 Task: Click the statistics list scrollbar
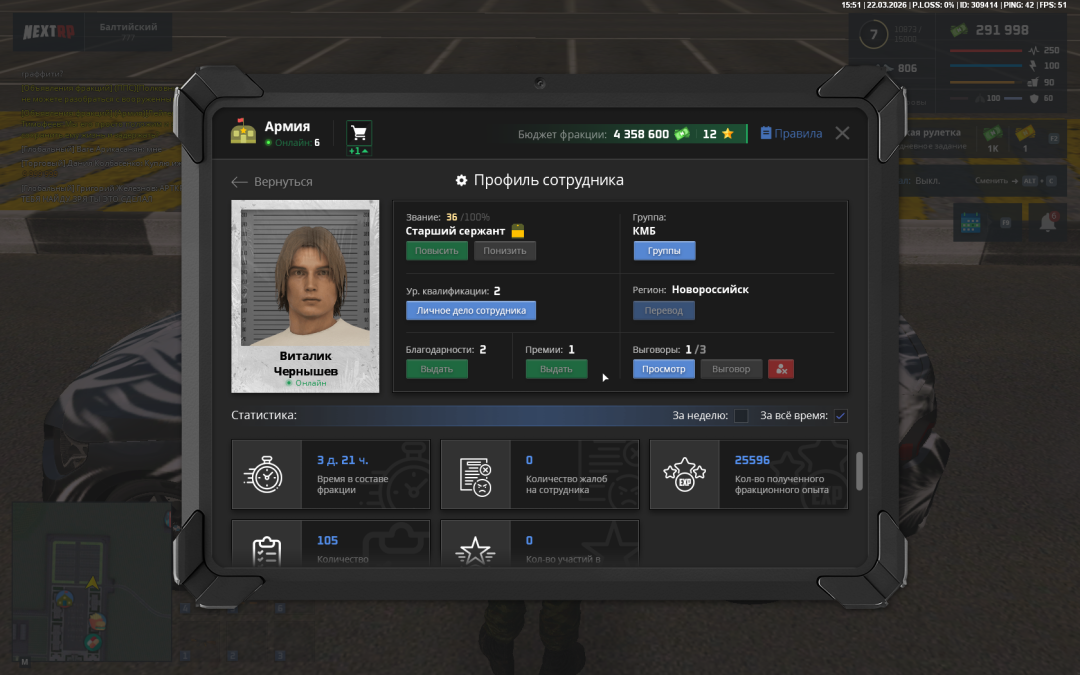click(857, 471)
